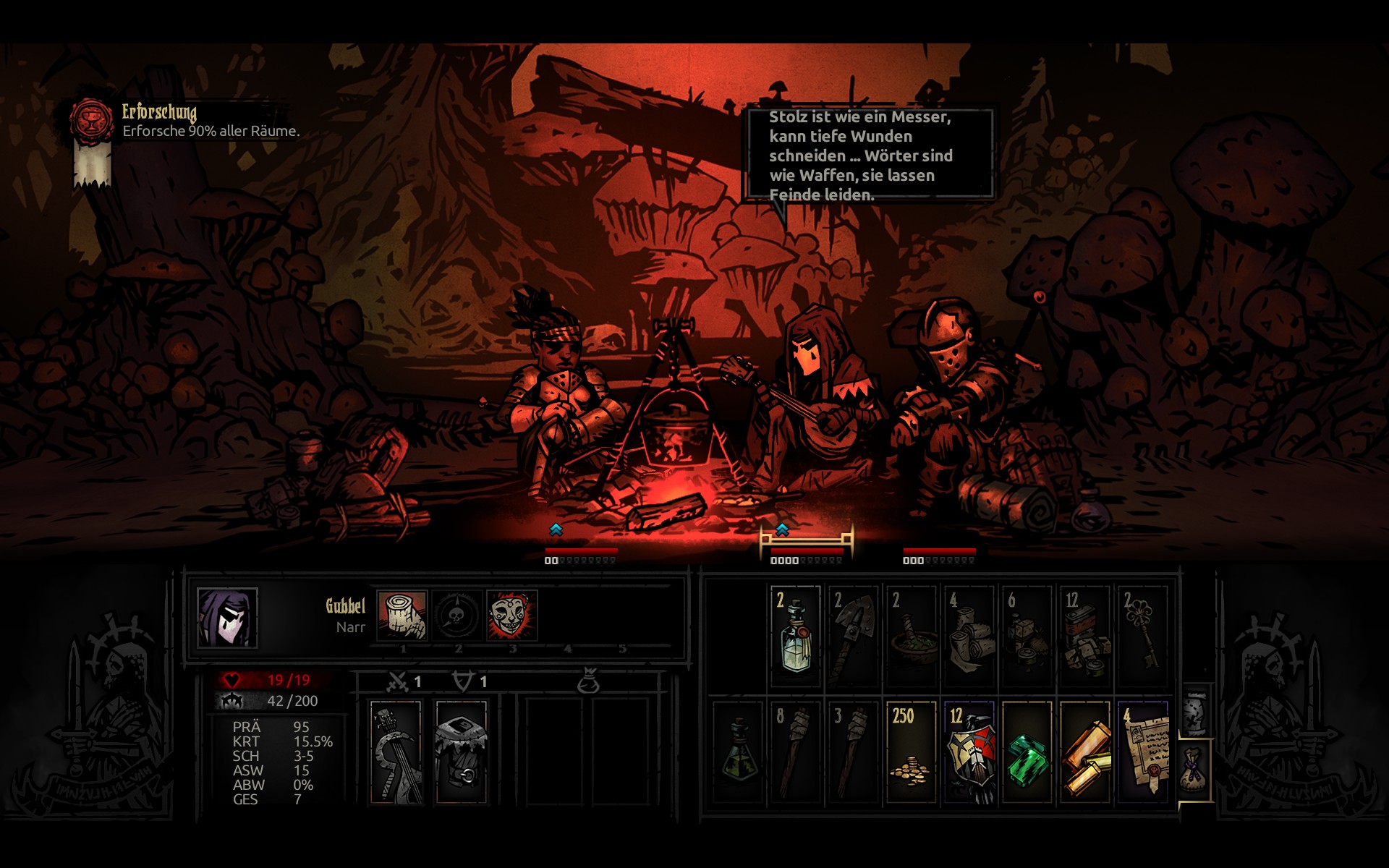1389x868 pixels.
Task: Select the medicinal herbs bowl
Action: coord(911,637)
